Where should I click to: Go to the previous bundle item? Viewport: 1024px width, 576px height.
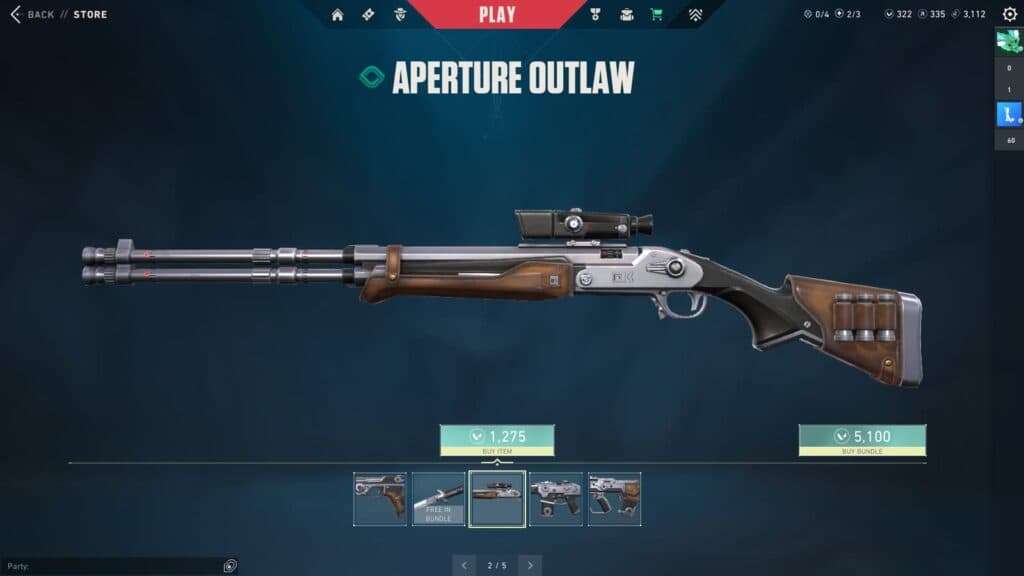(x=464, y=565)
